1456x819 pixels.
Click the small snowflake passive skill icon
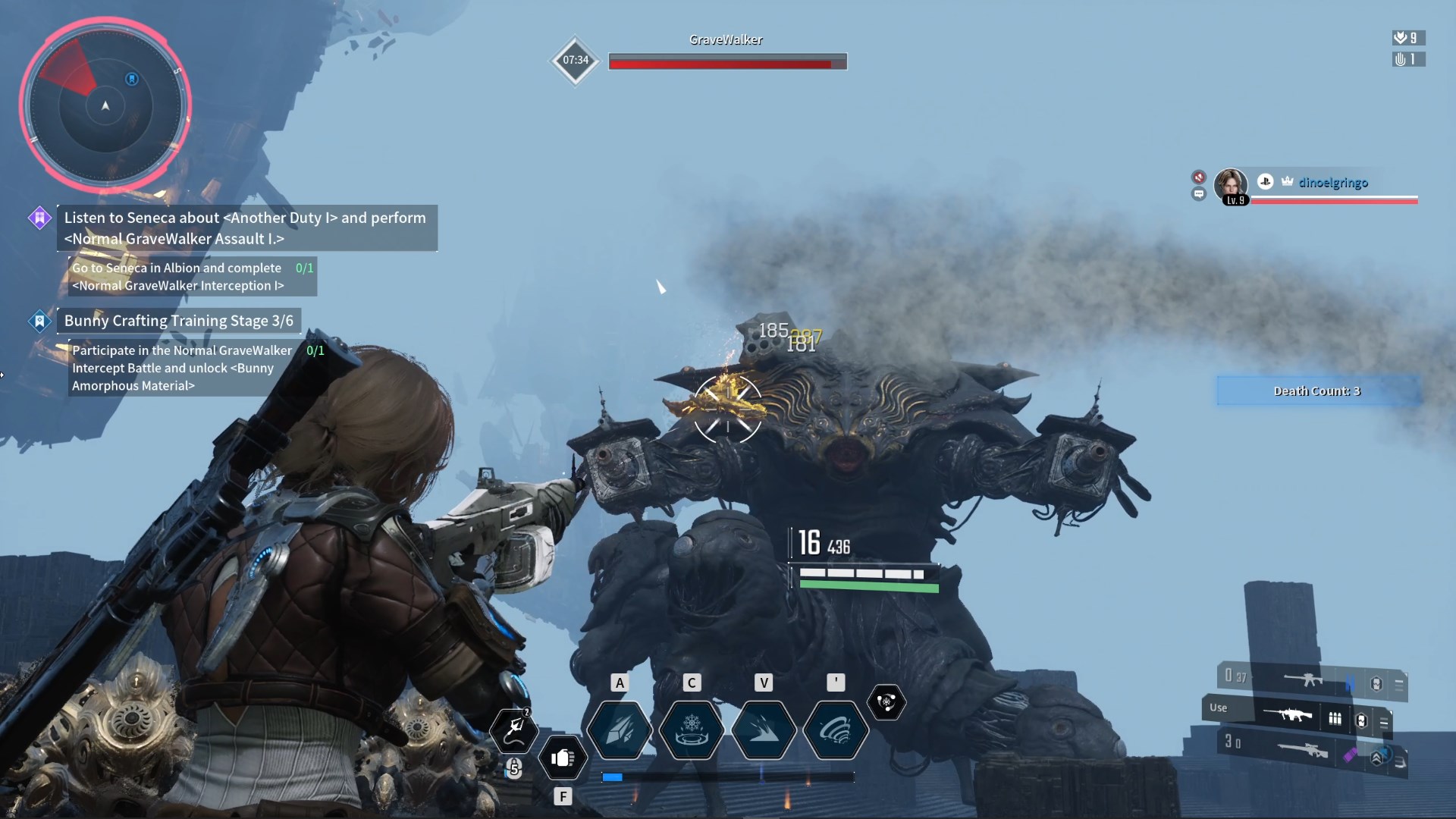(x=886, y=702)
